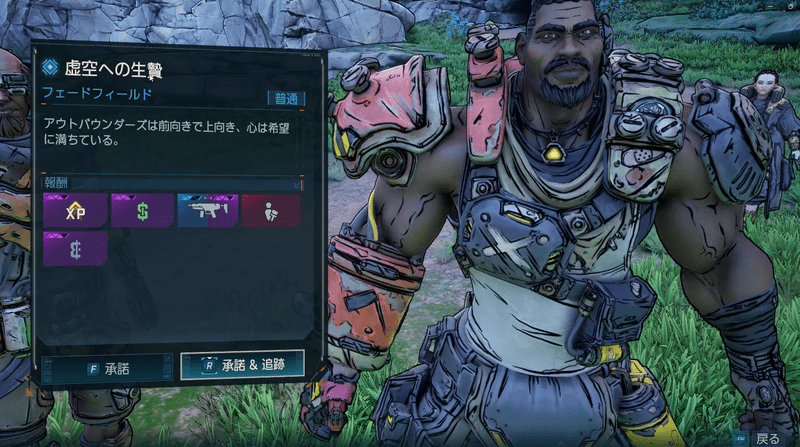Viewport: 800px width, 447px height.
Task: Select the red character figure reward tile
Action: (x=270, y=211)
